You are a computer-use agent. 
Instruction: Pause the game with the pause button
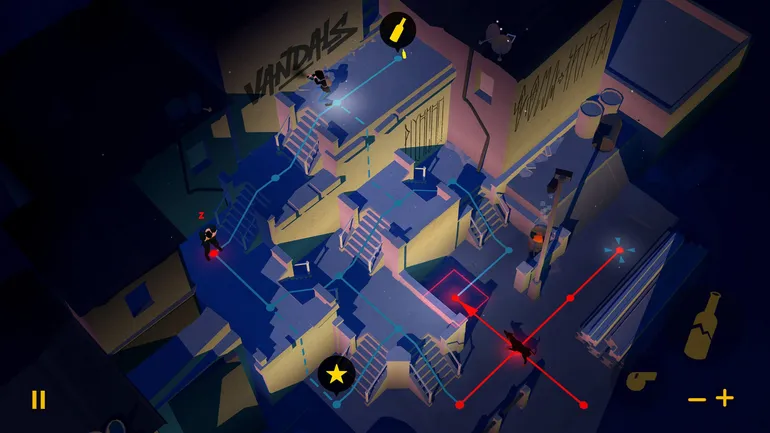pyautogui.click(x=38, y=400)
